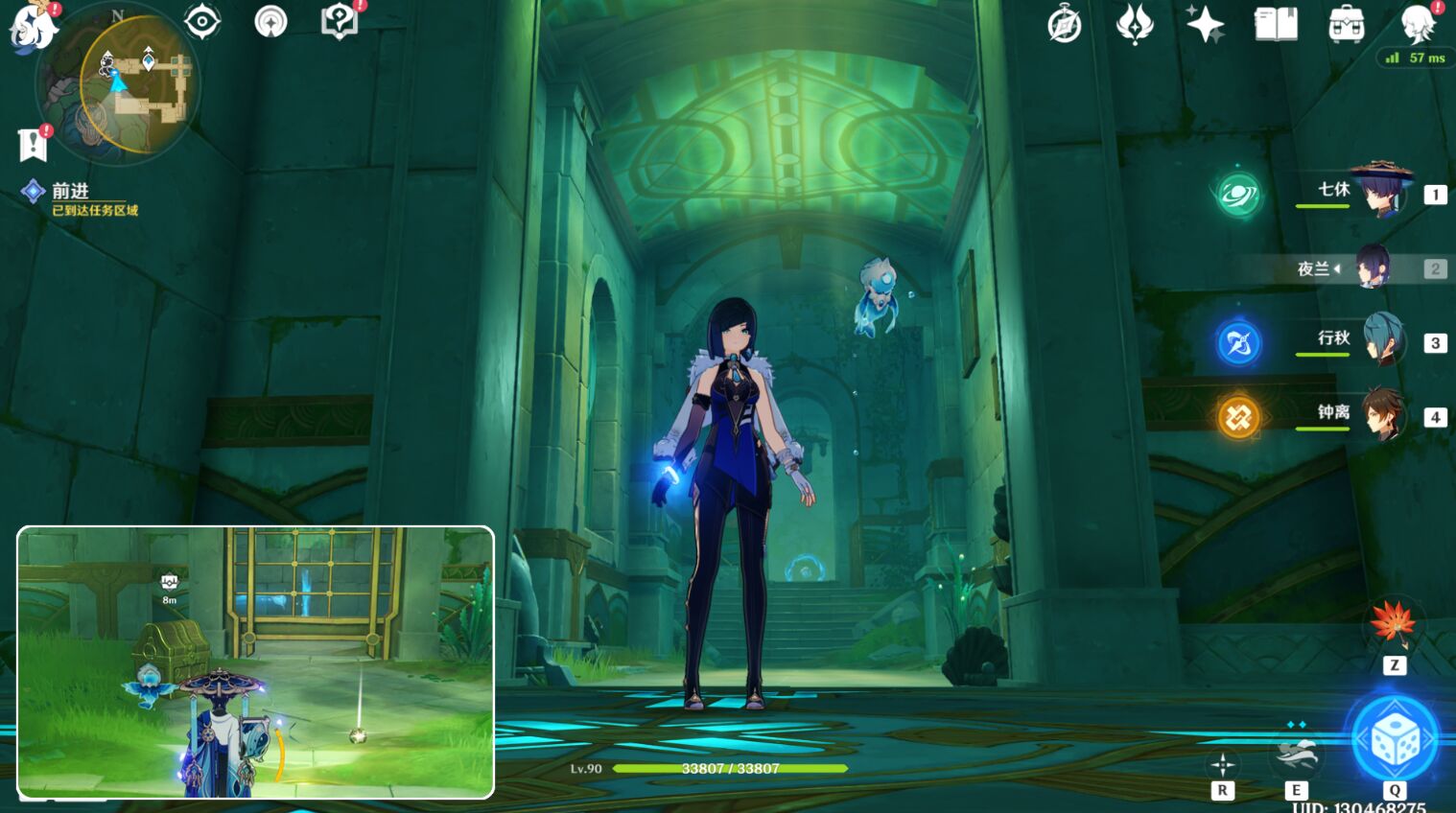
Task: Open the circular minimap
Action: 119,83
